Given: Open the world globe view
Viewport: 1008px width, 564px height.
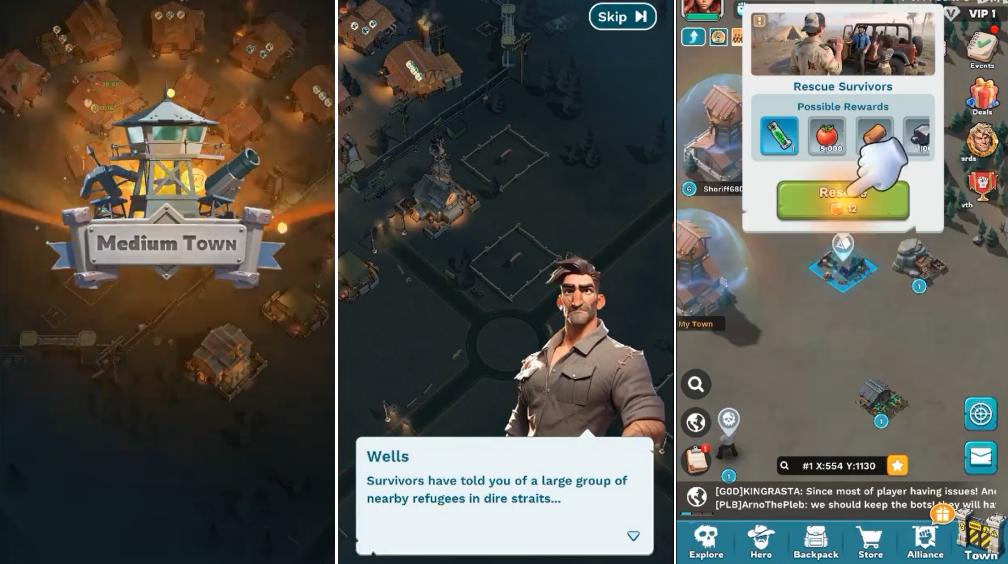Looking at the screenshot, I should 696,422.
